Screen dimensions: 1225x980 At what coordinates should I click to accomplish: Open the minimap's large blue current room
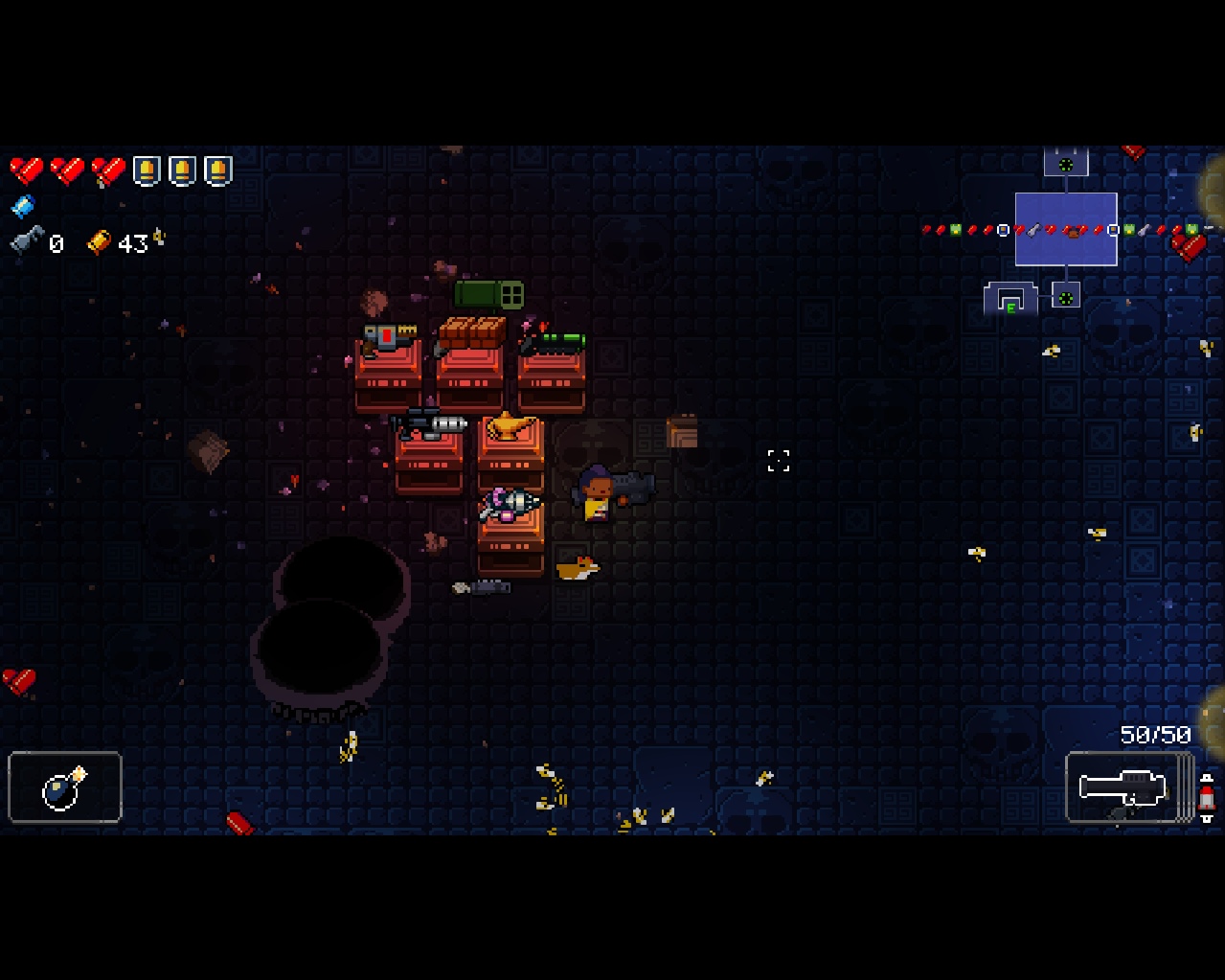click(x=1065, y=229)
